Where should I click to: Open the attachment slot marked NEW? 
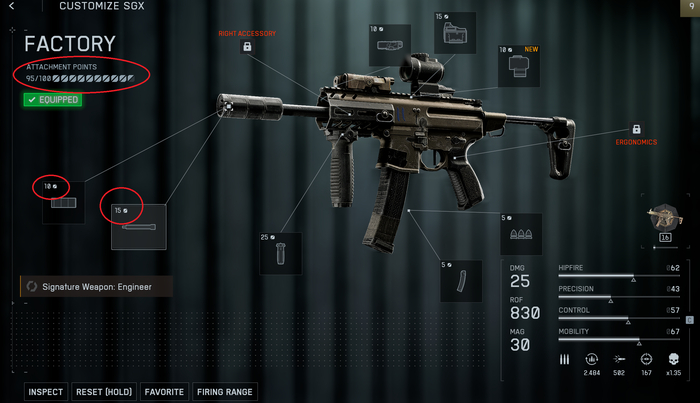pos(518,67)
